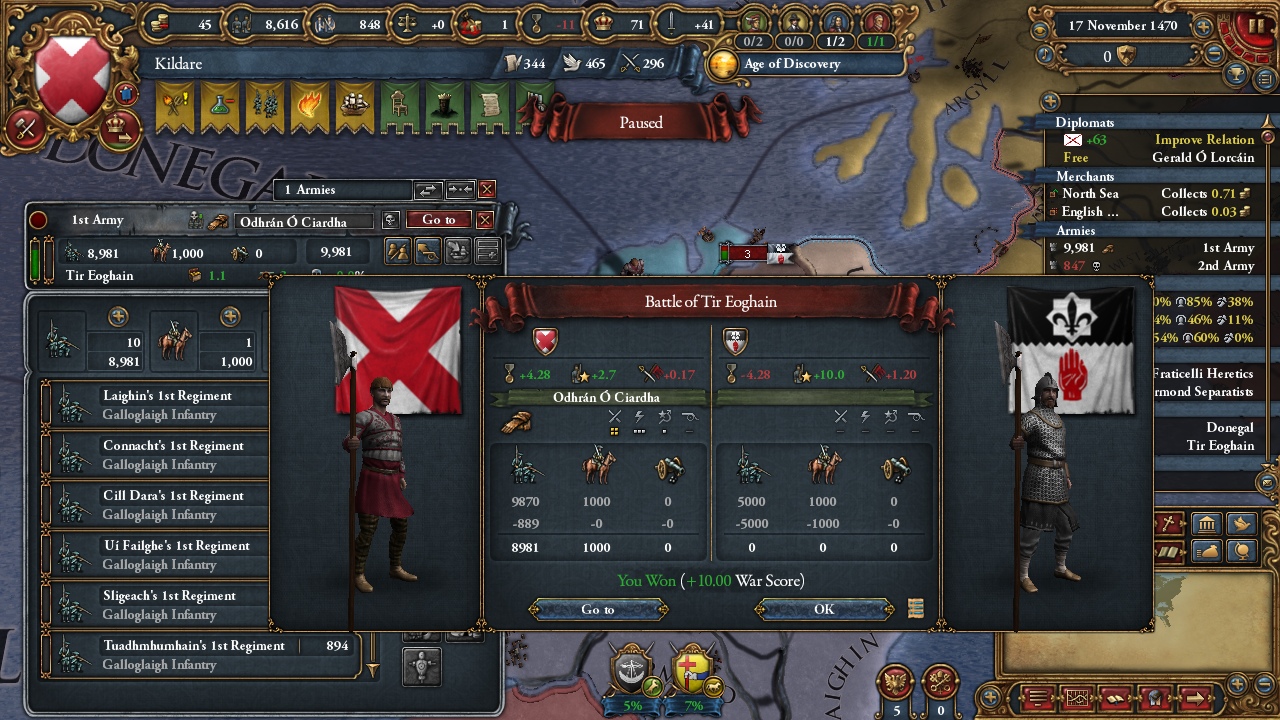Click Go to in the battle result window
Viewport: 1280px width, 720px height.
(x=597, y=609)
